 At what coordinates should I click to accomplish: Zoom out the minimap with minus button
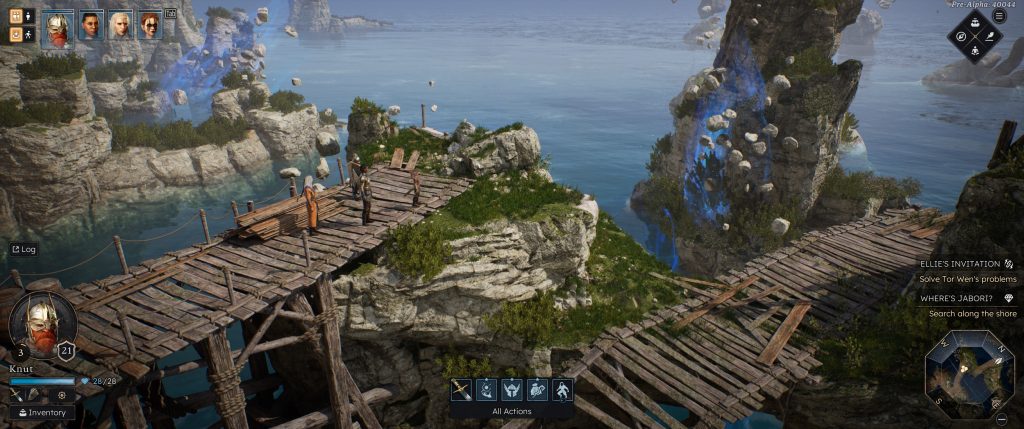pyautogui.click(x=1002, y=419)
